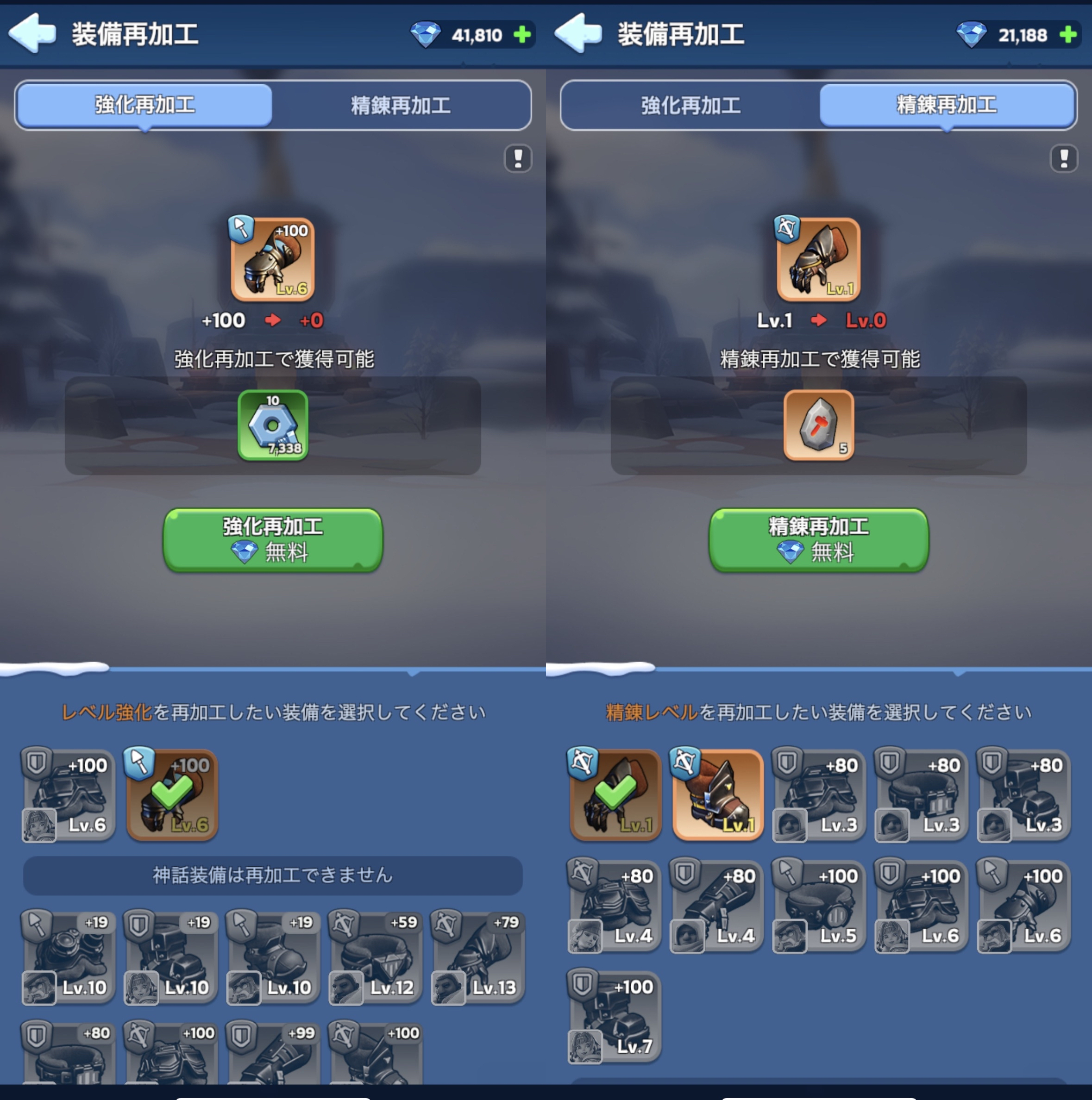Tap the refining stone reward icon showing 5

pyautogui.click(x=818, y=426)
